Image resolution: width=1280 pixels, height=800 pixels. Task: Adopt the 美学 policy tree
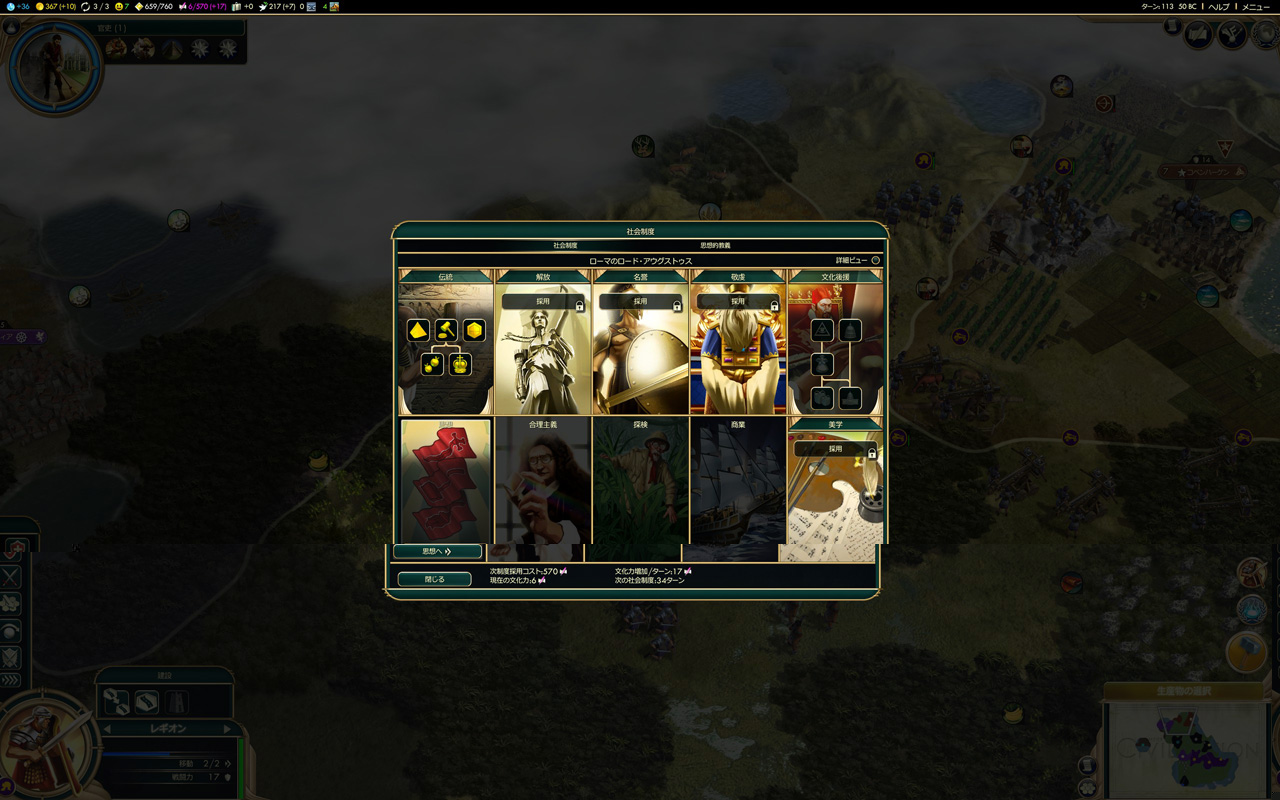(x=835, y=449)
